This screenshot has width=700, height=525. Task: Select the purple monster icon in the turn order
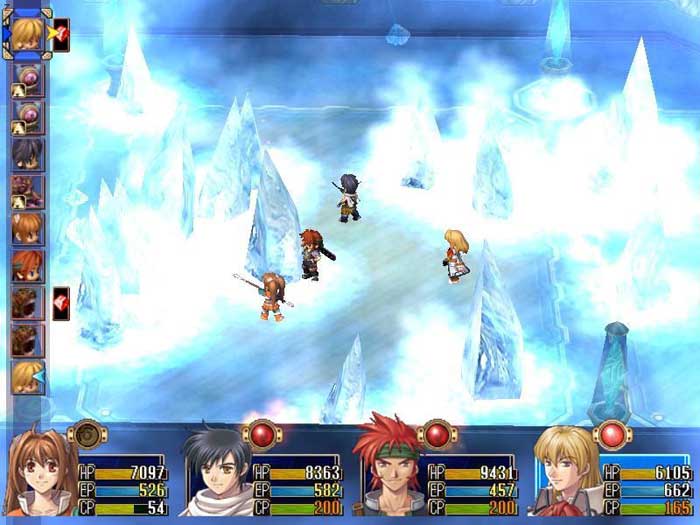pyautogui.click(x=27, y=191)
